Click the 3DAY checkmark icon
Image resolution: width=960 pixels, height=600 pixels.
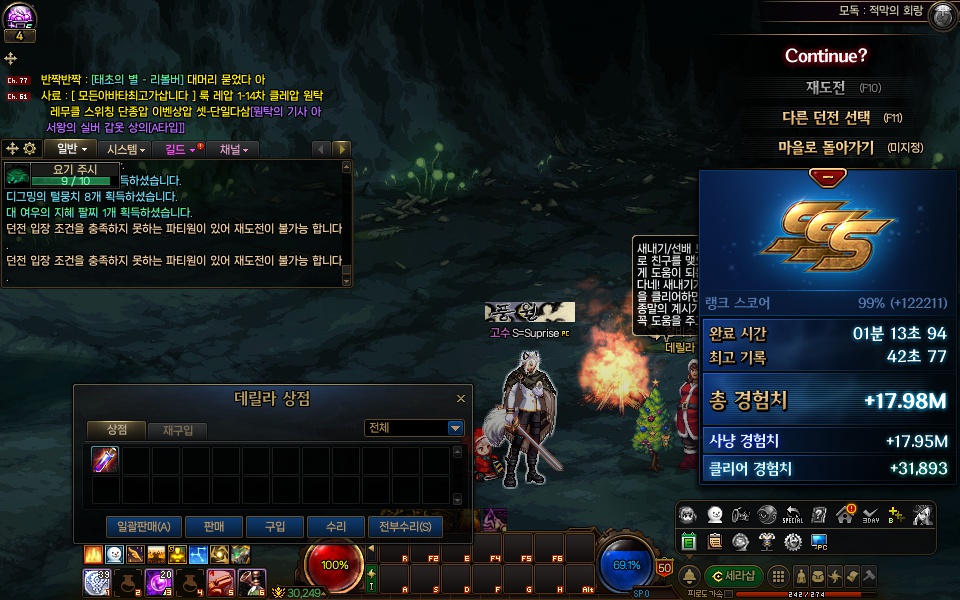point(870,514)
